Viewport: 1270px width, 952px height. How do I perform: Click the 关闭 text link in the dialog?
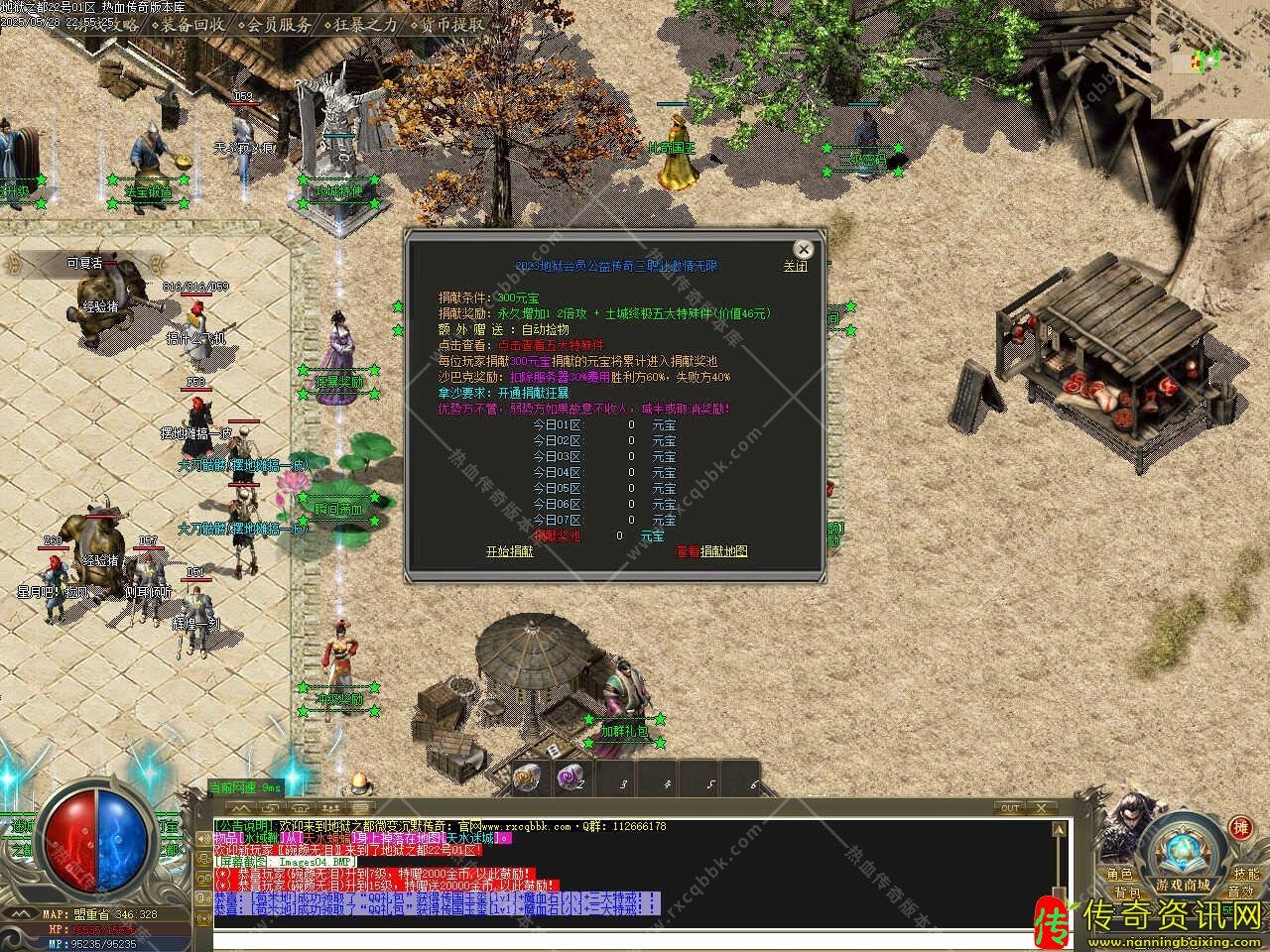[x=795, y=267]
